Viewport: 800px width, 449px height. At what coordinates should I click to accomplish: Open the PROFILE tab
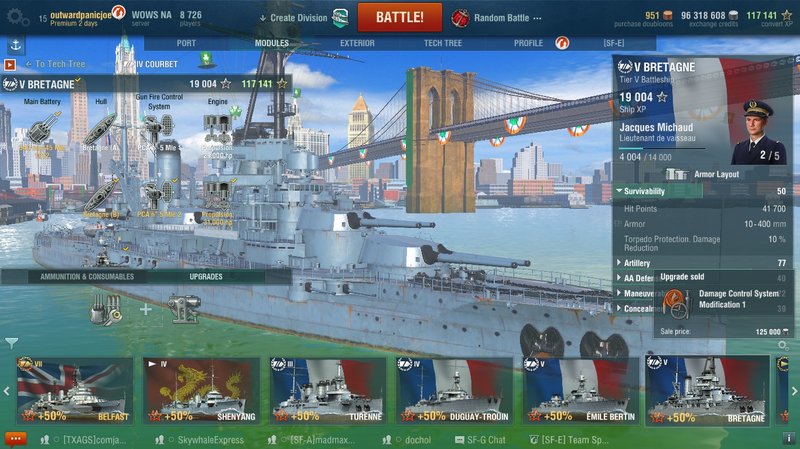point(528,44)
